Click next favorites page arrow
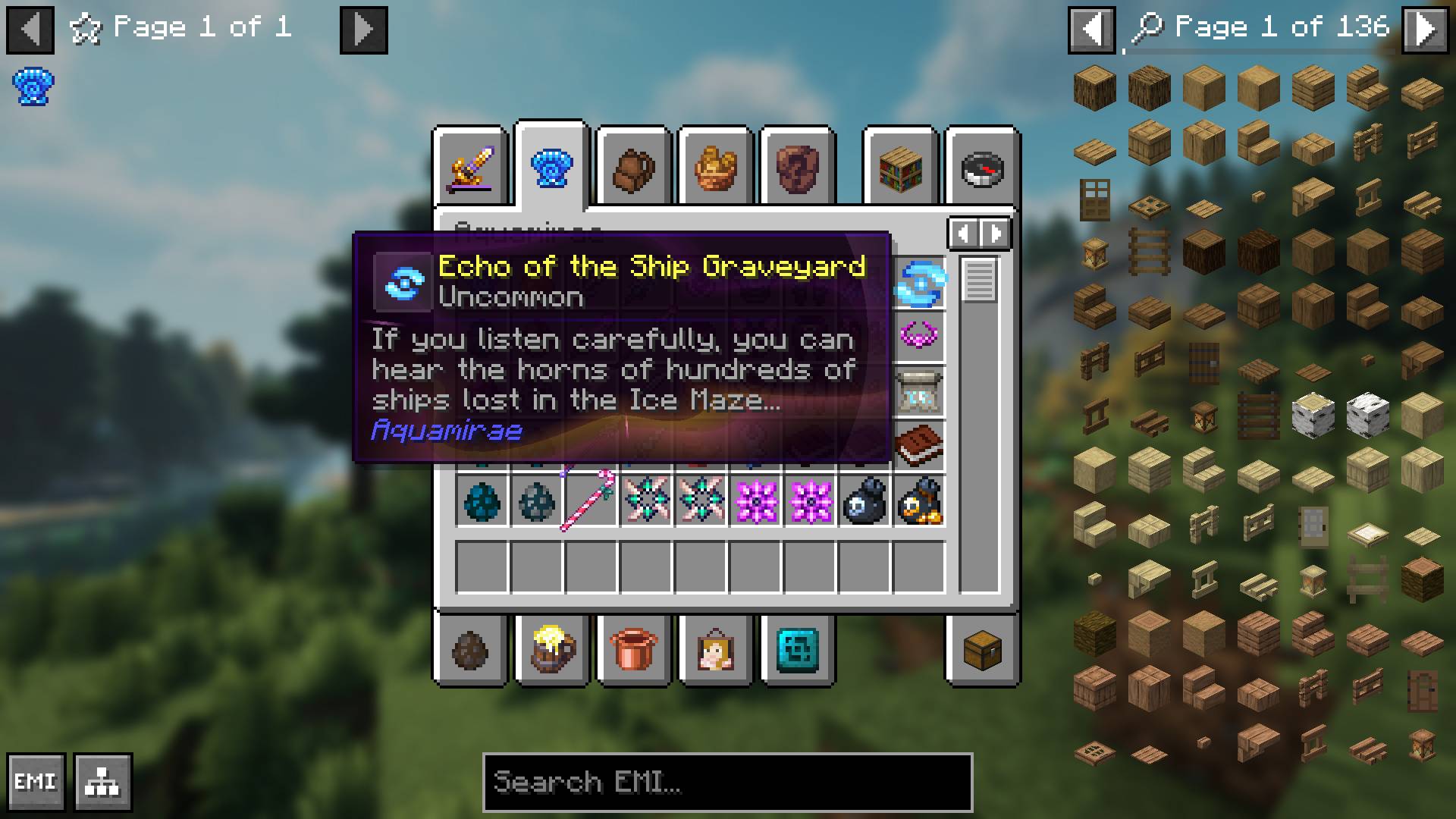 click(363, 30)
